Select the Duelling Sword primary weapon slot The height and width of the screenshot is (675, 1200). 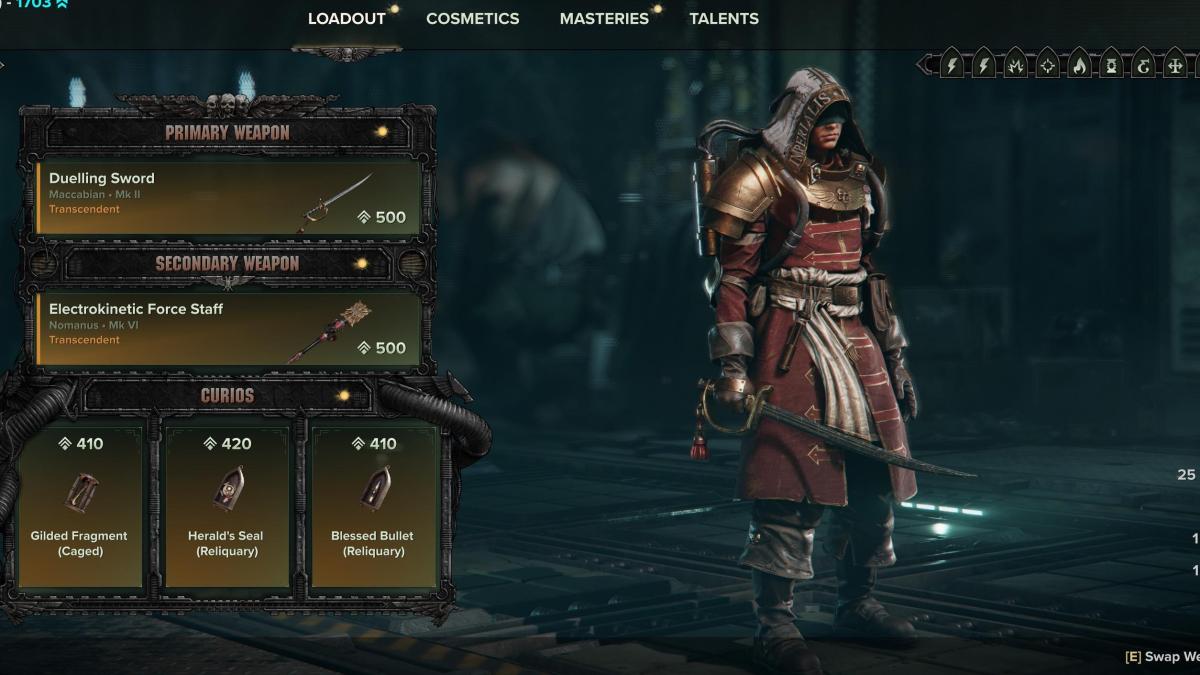(x=228, y=196)
